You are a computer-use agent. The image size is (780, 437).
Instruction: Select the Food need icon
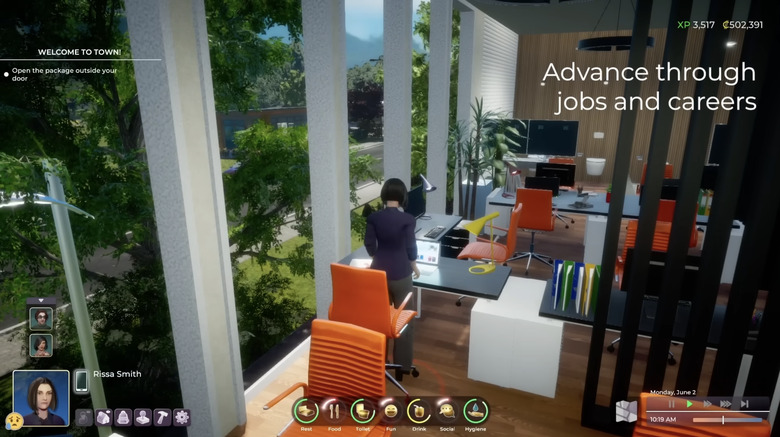(x=334, y=411)
